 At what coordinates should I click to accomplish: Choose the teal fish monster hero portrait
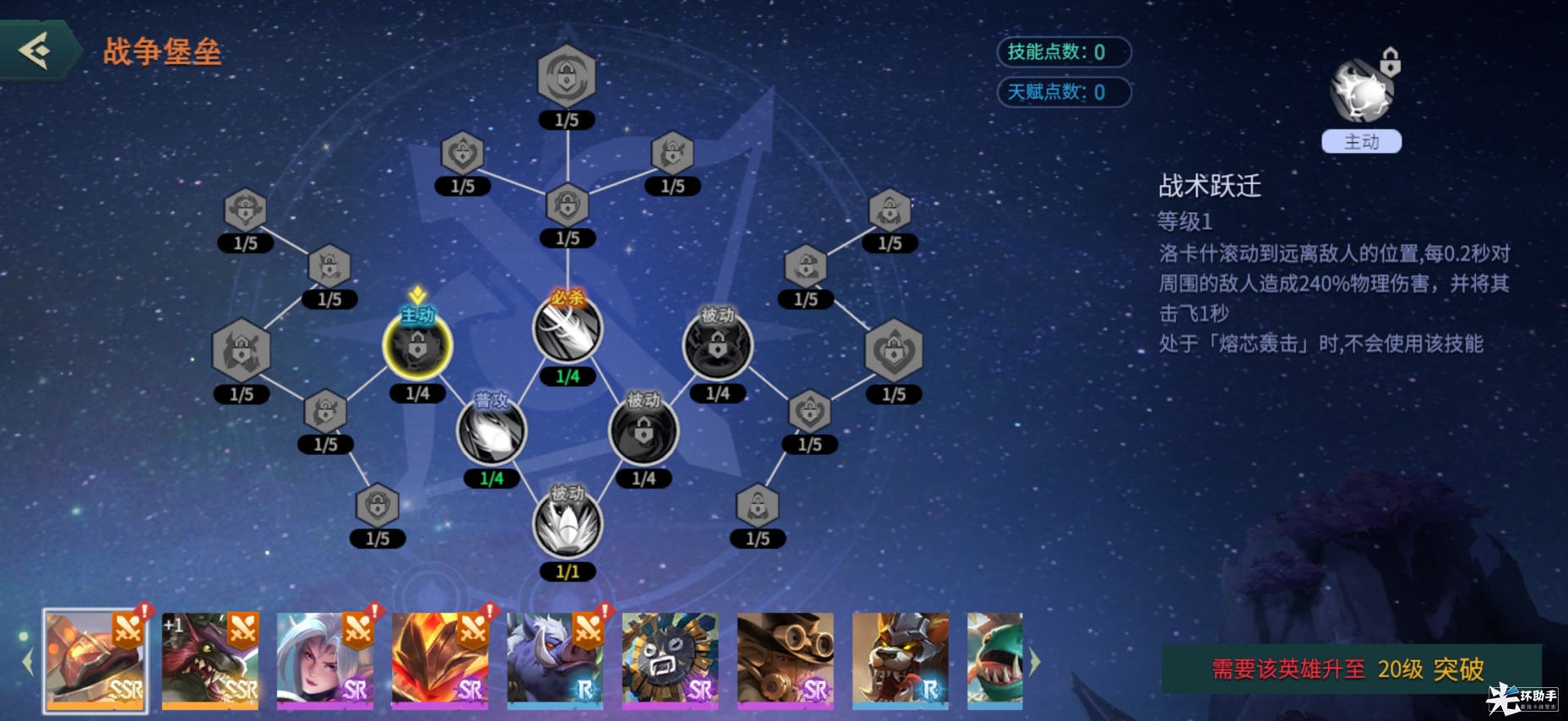pos(995,659)
